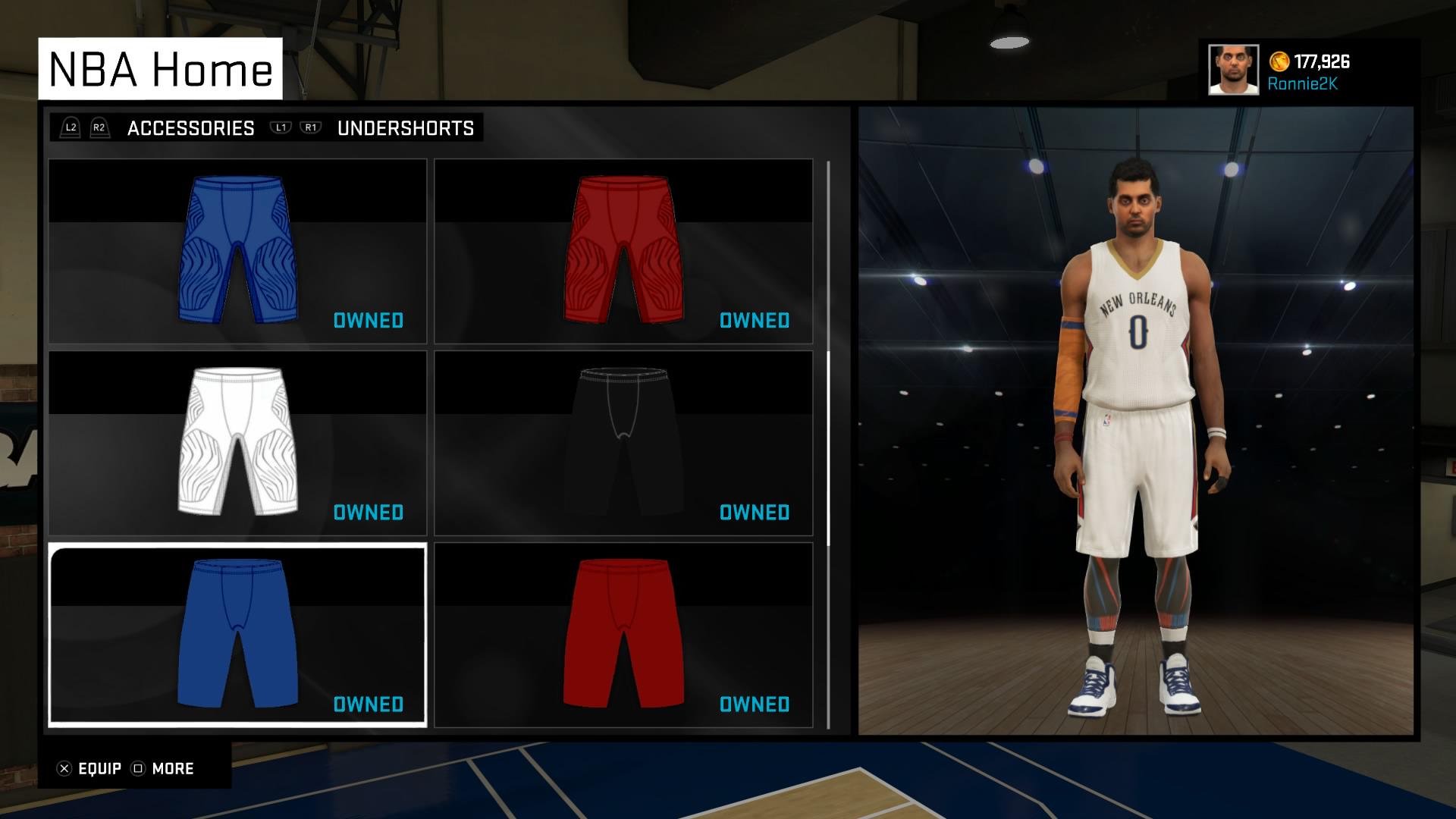
Task: Click the R2 shoulder button icon
Action: (x=99, y=127)
